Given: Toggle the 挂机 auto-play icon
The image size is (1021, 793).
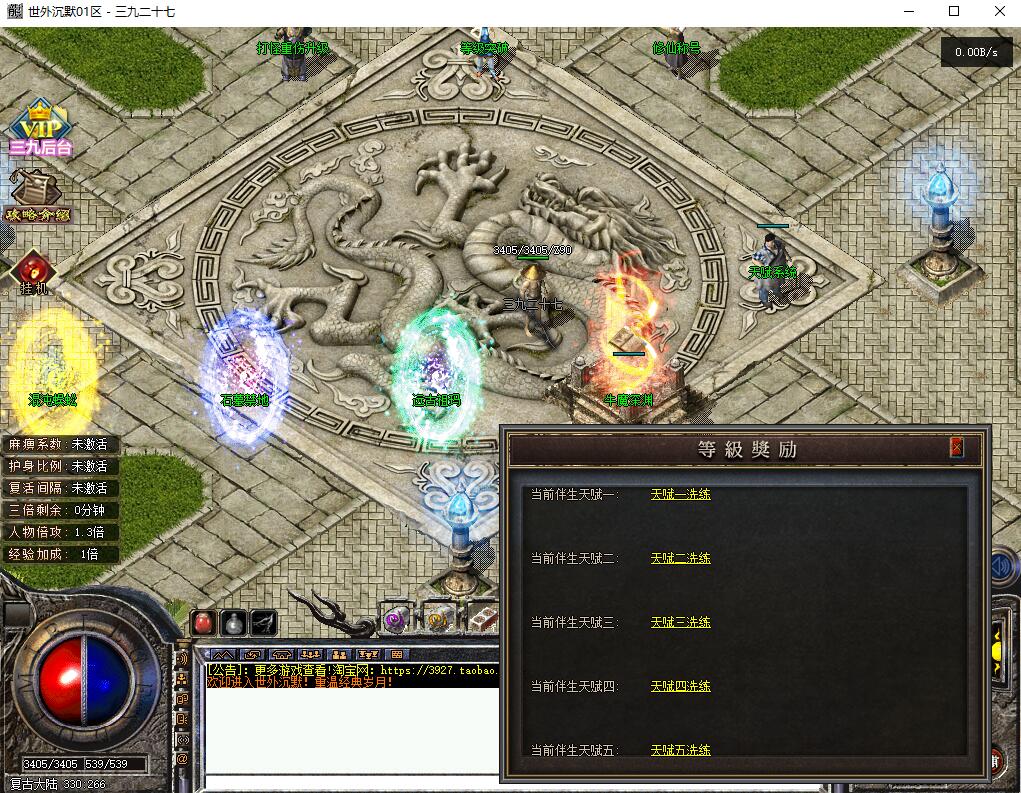Looking at the screenshot, I should point(33,272).
